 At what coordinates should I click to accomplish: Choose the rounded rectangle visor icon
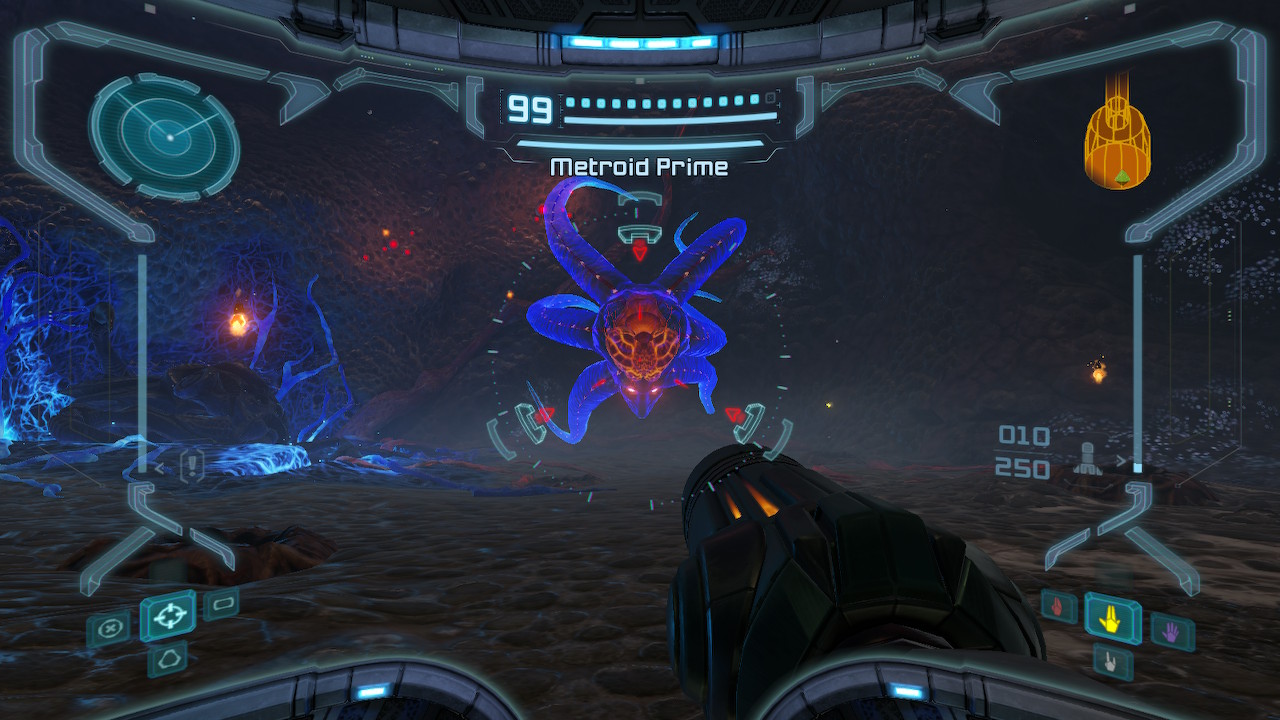pos(221,603)
